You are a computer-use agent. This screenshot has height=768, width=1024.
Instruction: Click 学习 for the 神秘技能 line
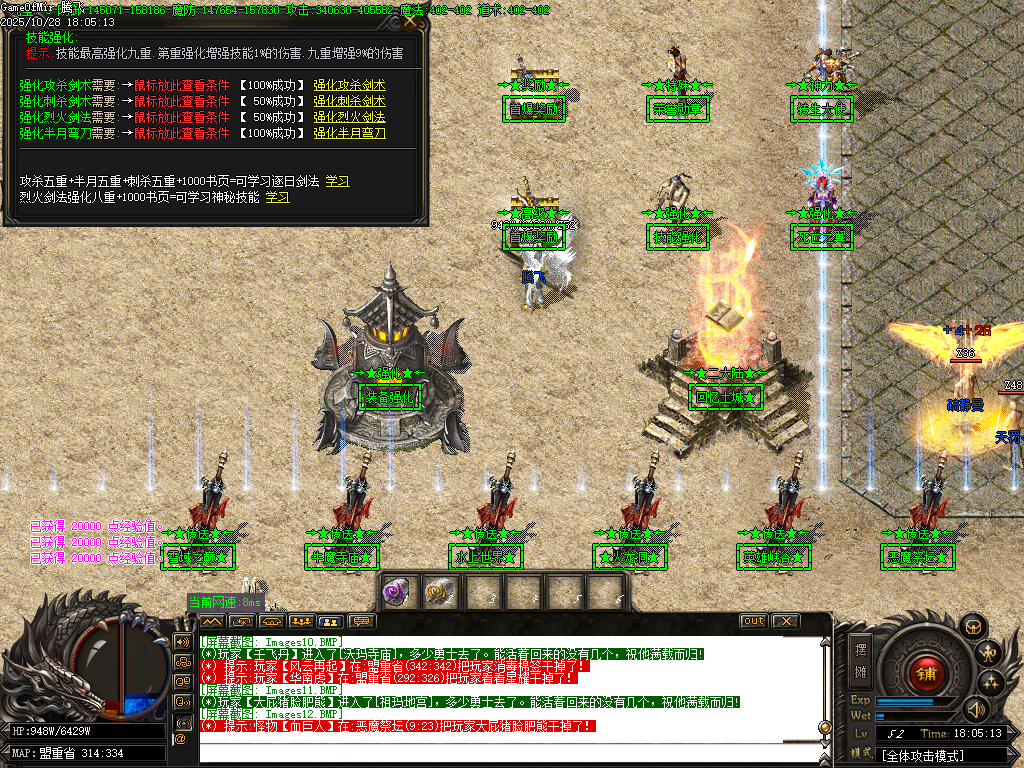coord(277,197)
